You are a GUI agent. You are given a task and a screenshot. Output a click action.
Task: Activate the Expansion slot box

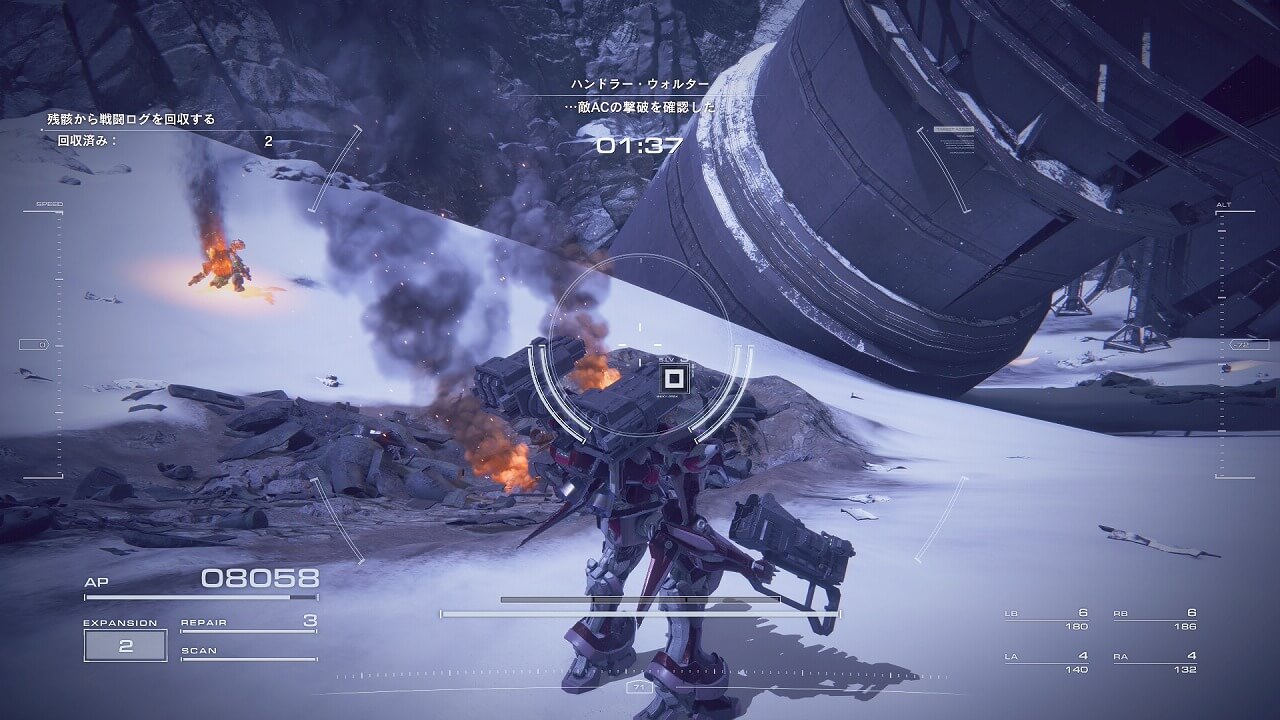point(125,646)
